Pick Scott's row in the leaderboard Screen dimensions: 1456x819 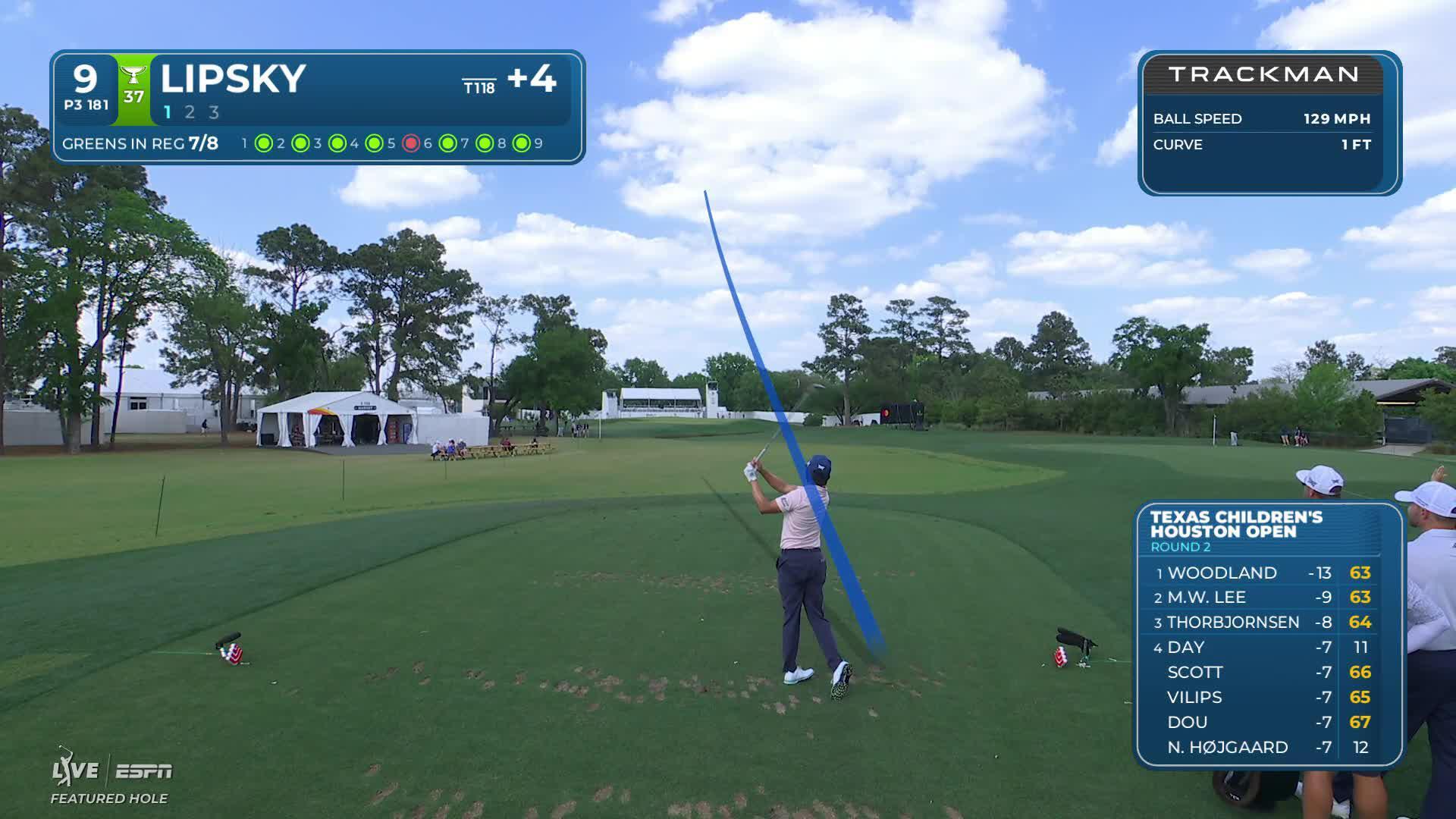(1263, 672)
